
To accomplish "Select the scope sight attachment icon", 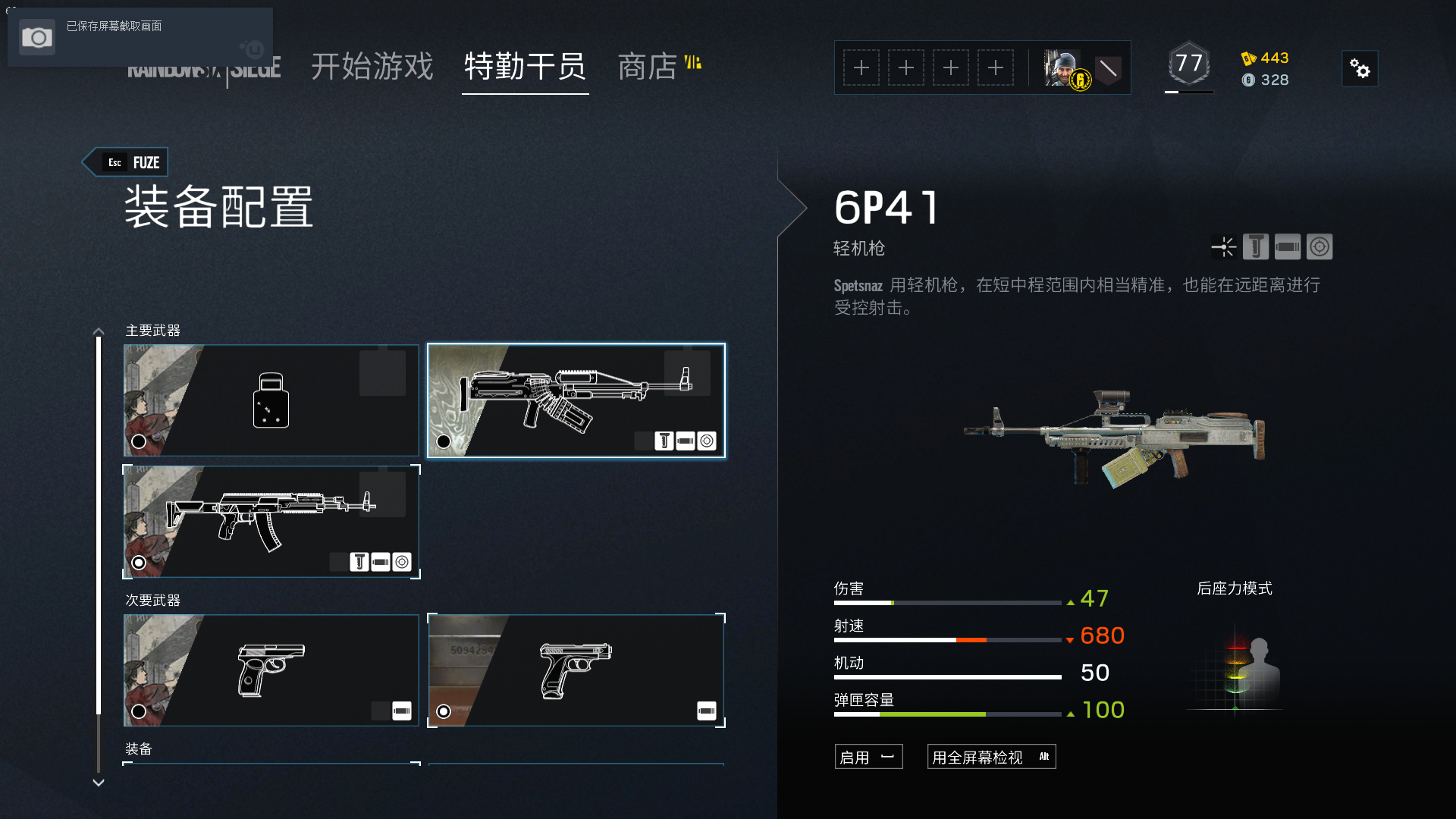I will click(1319, 246).
